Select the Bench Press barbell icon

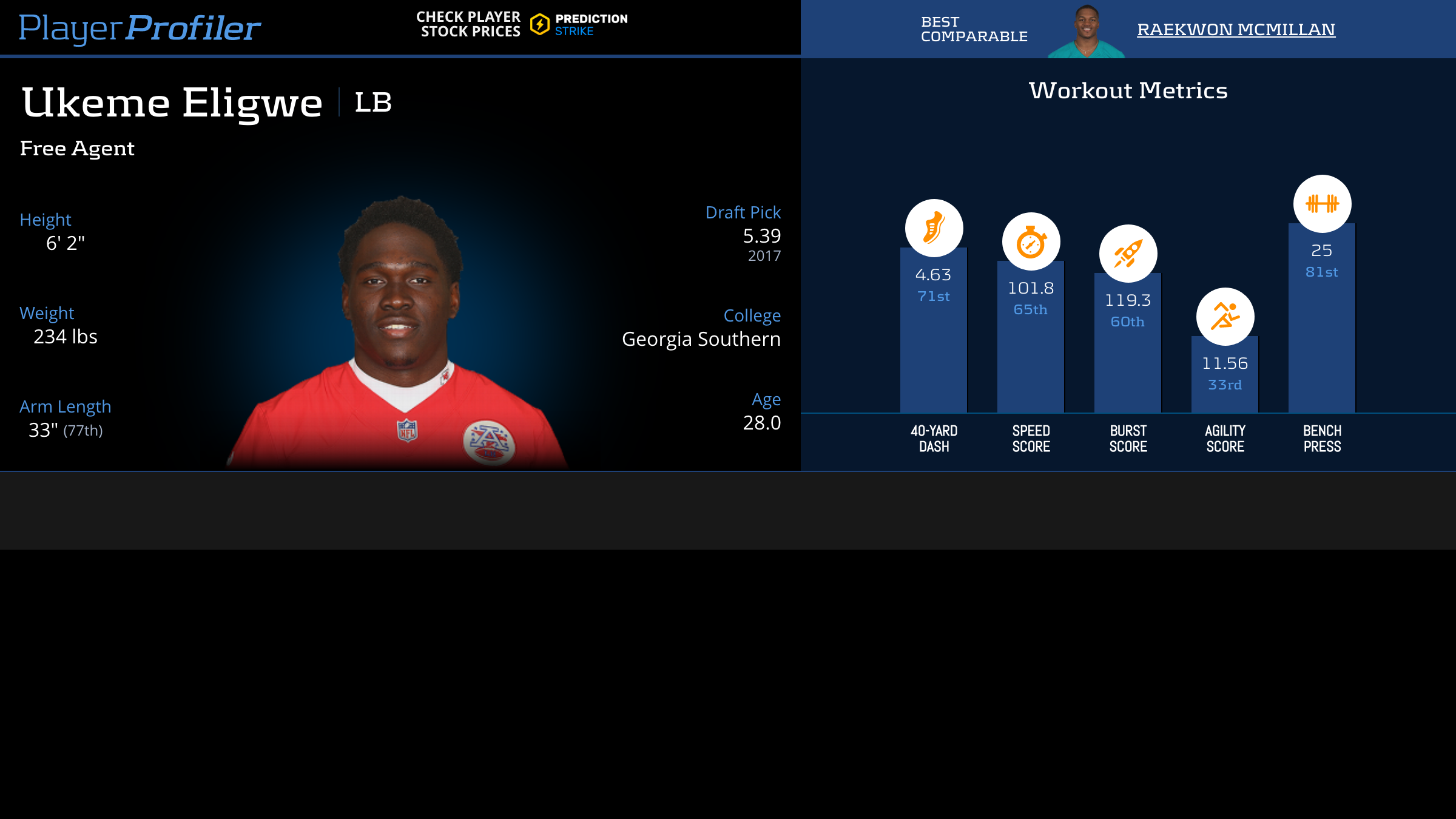(x=1322, y=204)
